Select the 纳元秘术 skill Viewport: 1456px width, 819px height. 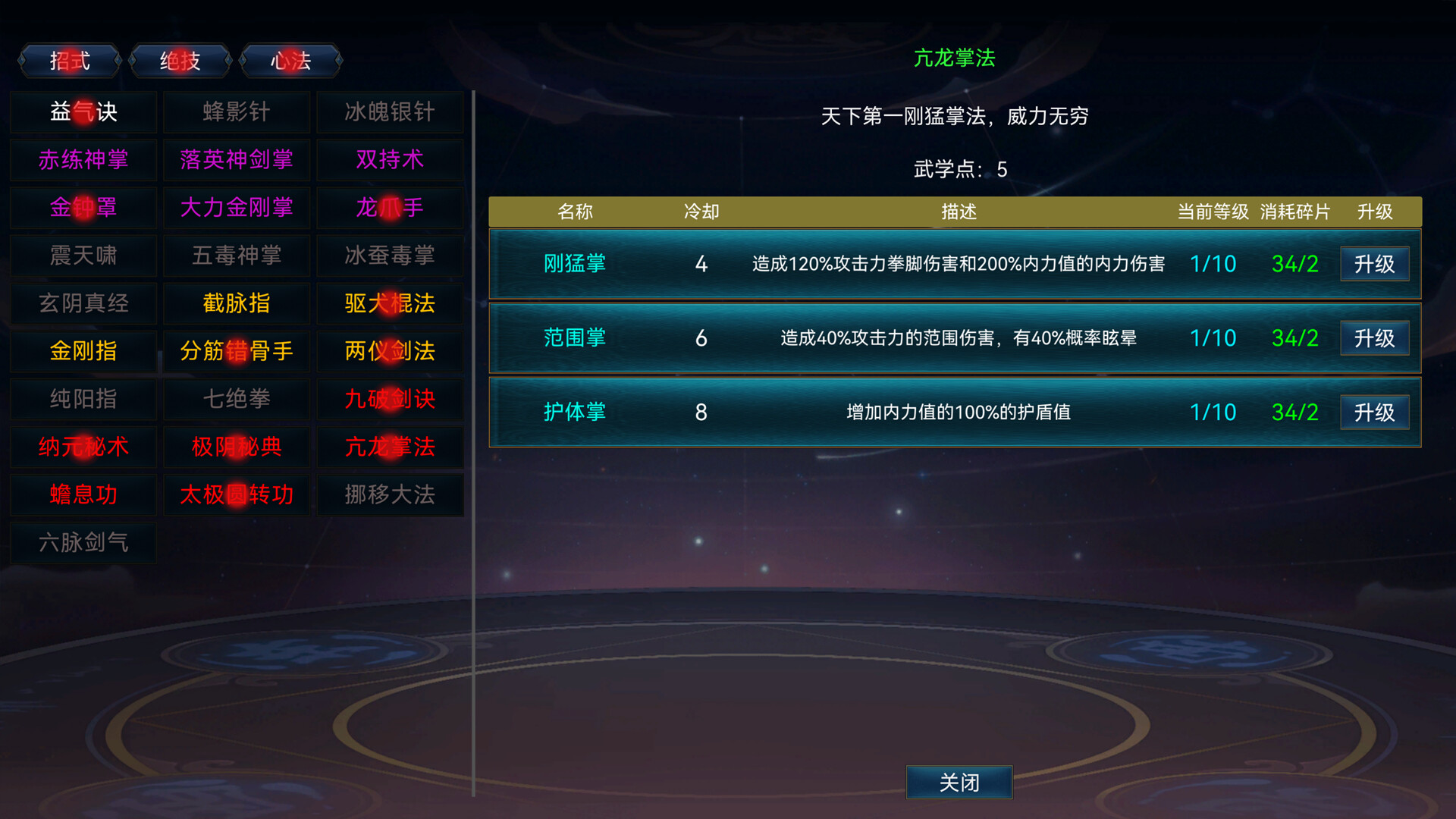click(x=83, y=447)
